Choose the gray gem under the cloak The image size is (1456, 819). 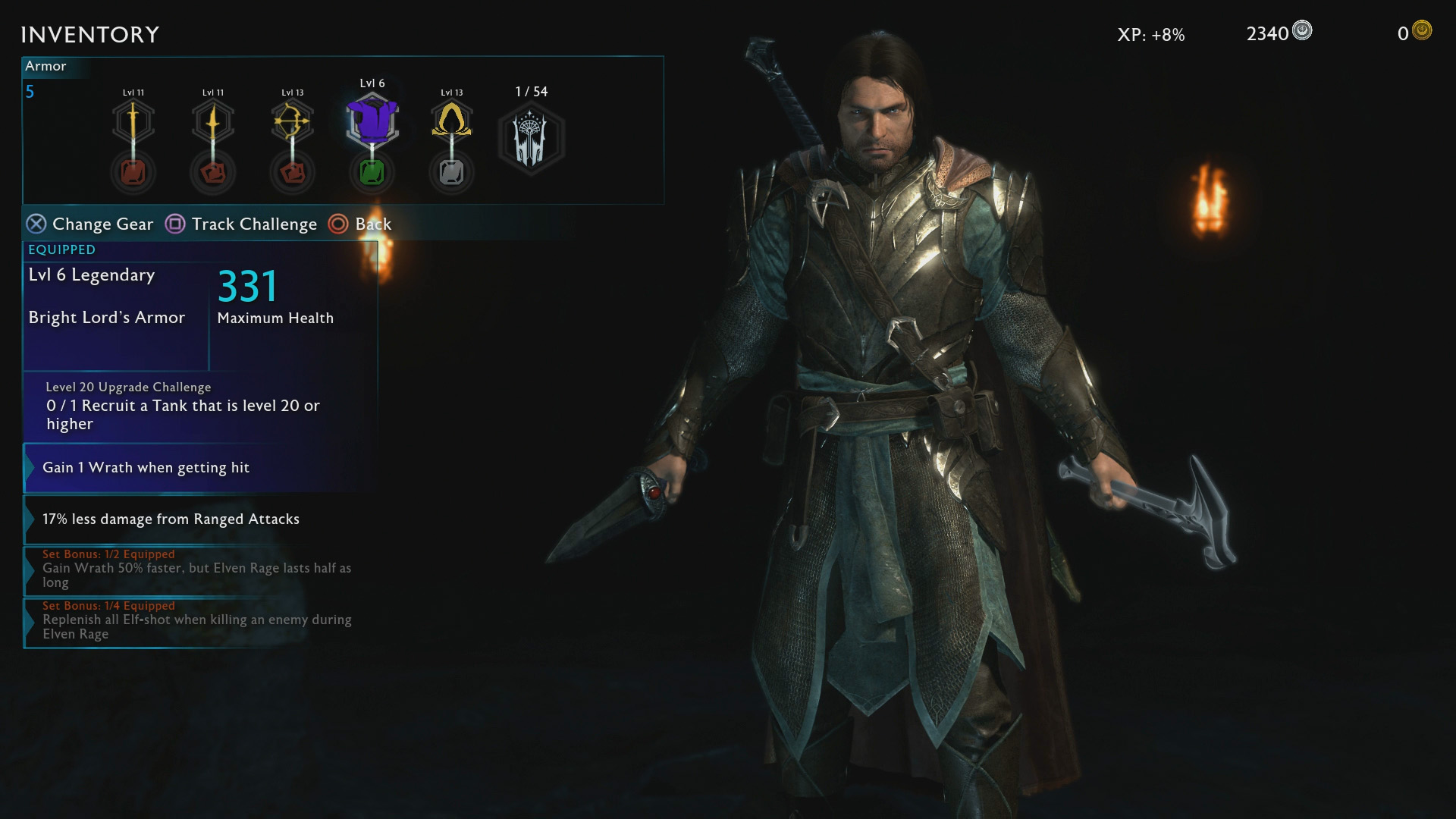pos(452,173)
